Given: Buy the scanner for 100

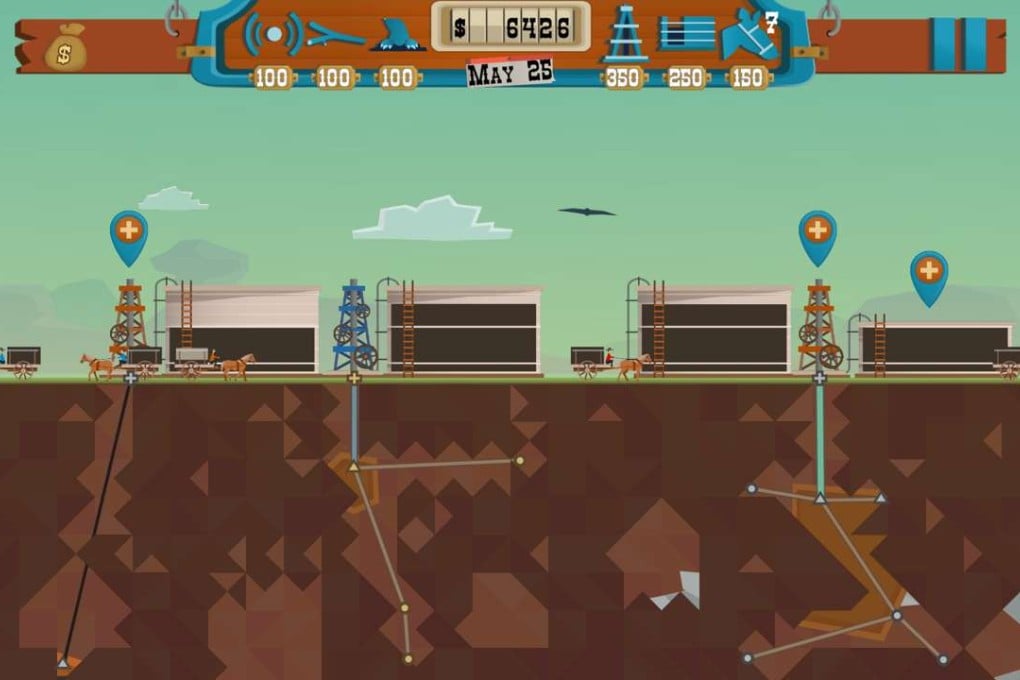Looking at the screenshot, I should coord(273,35).
